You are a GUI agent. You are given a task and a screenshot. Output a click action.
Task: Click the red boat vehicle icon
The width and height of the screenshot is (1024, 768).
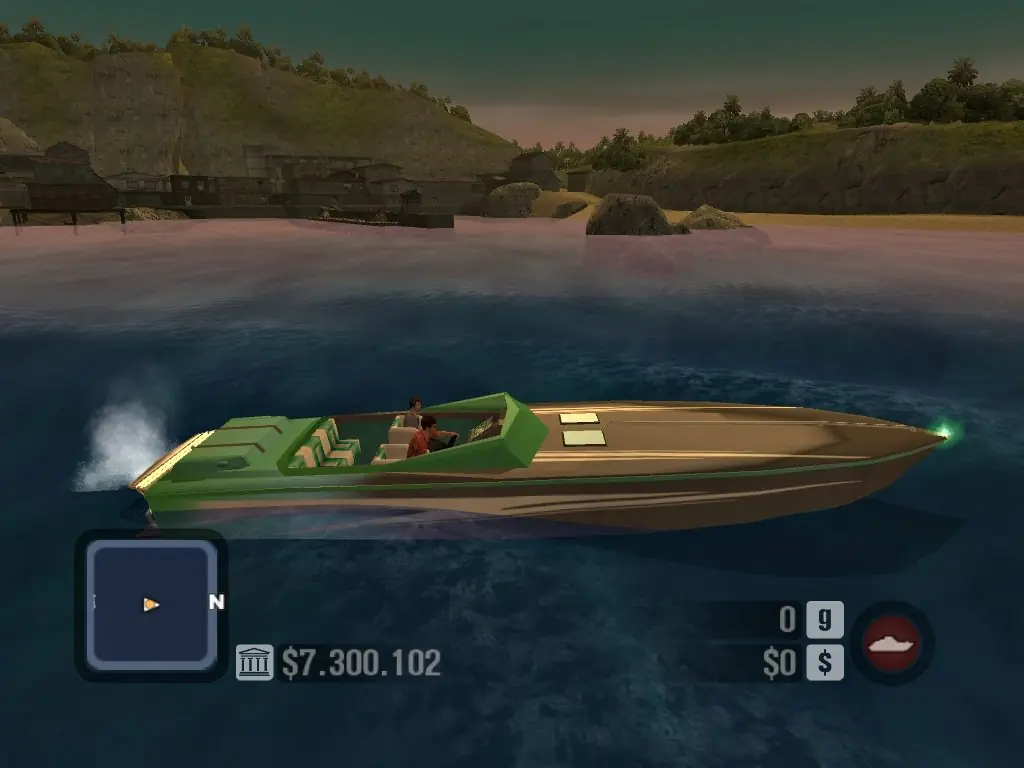892,641
